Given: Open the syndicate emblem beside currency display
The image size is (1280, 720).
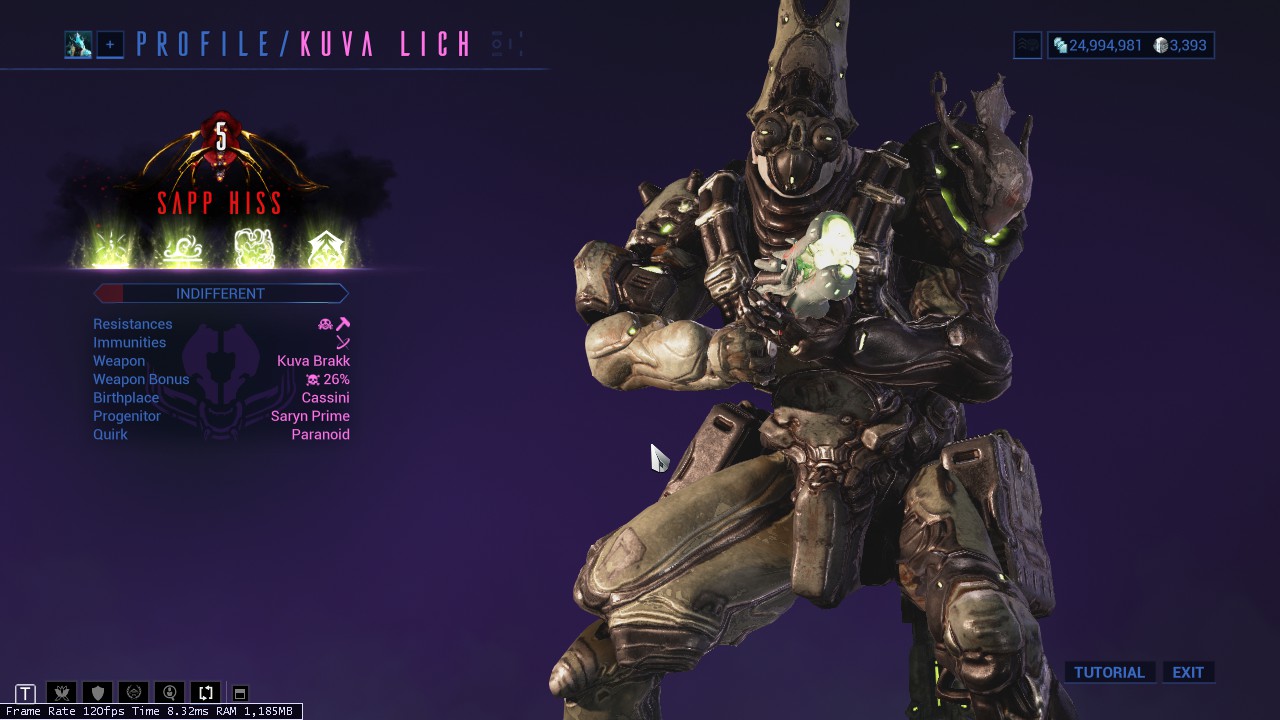Looking at the screenshot, I should click(1026, 45).
